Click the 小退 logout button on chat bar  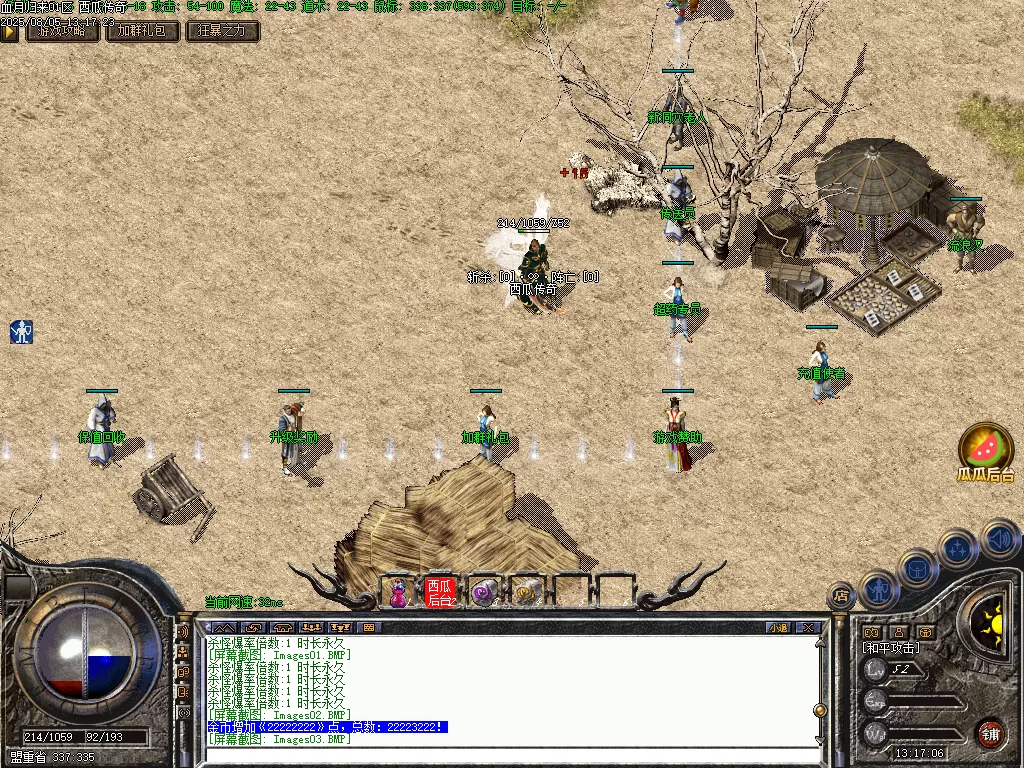point(777,628)
